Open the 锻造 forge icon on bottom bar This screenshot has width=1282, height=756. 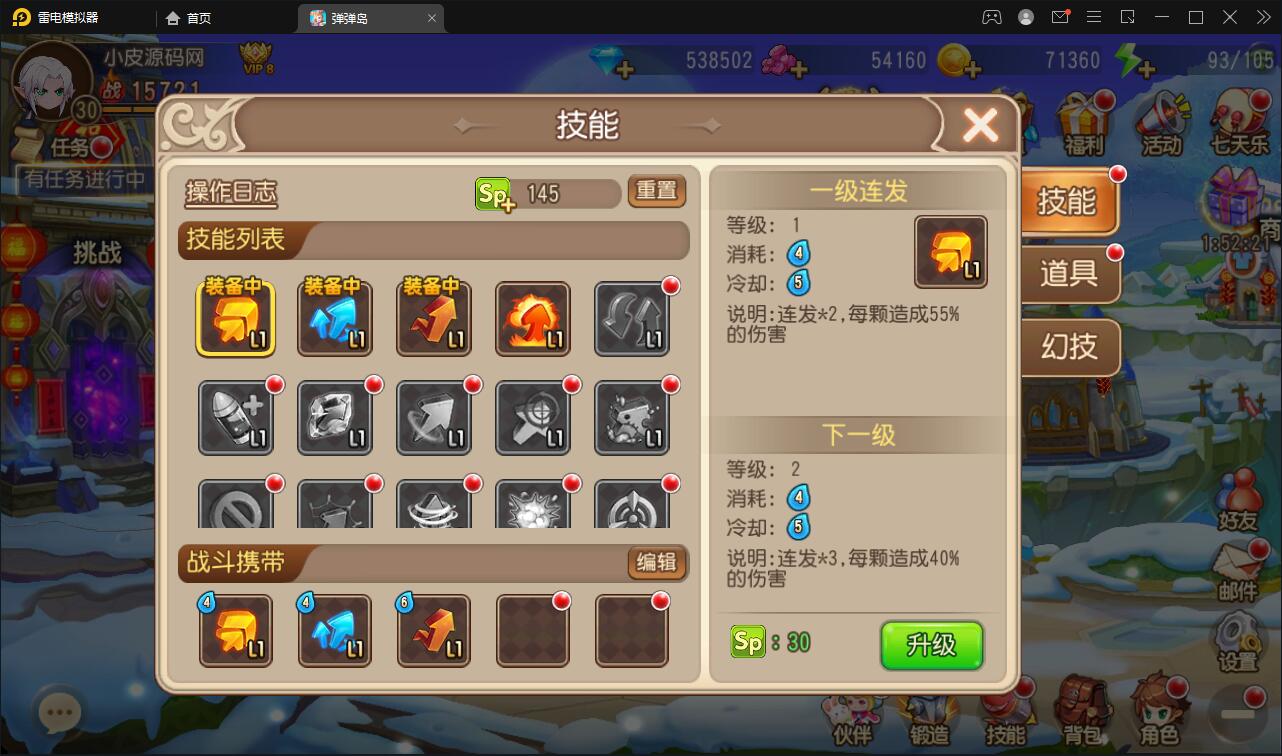pyautogui.click(x=929, y=713)
